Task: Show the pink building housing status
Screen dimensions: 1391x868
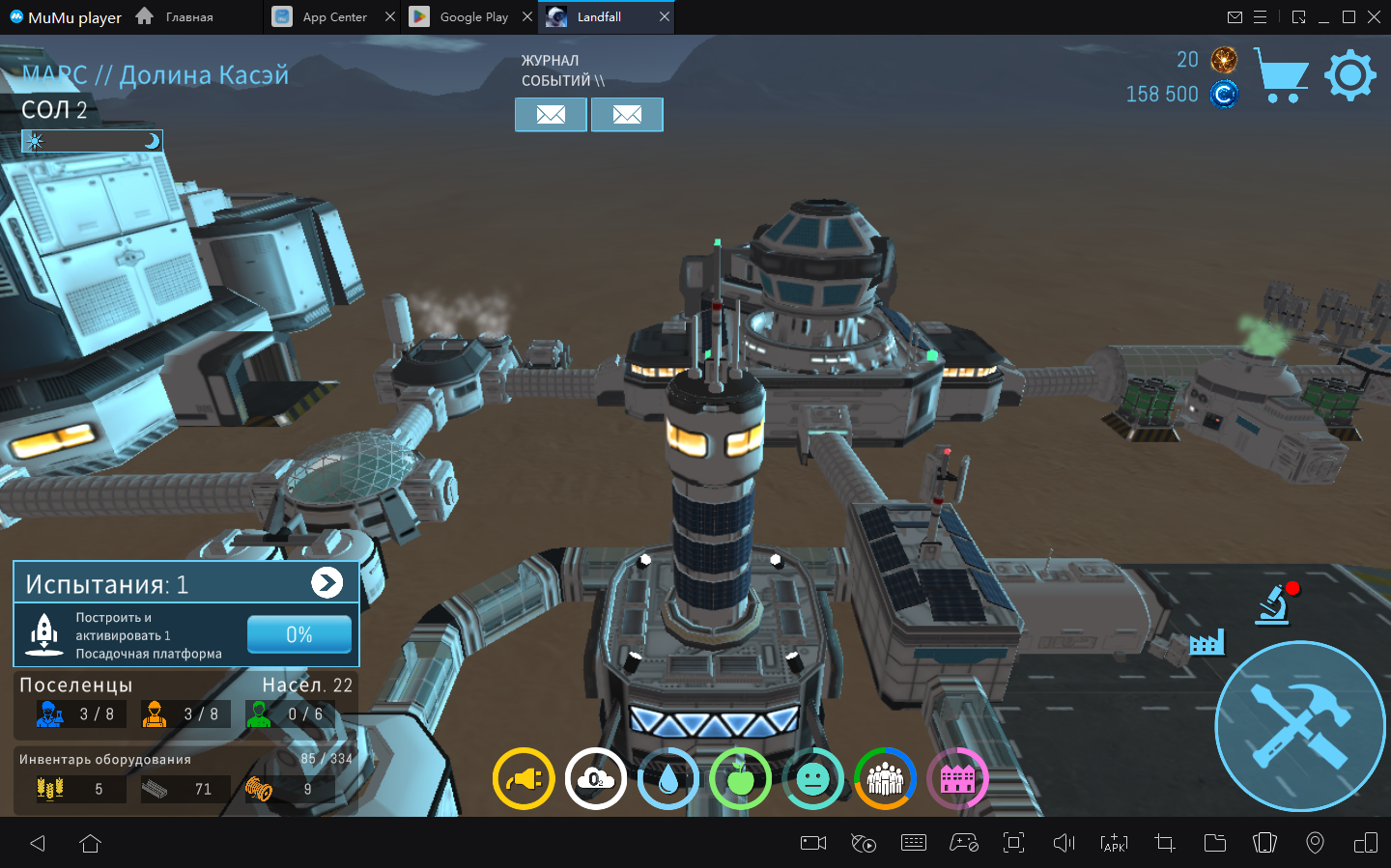Action: (x=957, y=778)
